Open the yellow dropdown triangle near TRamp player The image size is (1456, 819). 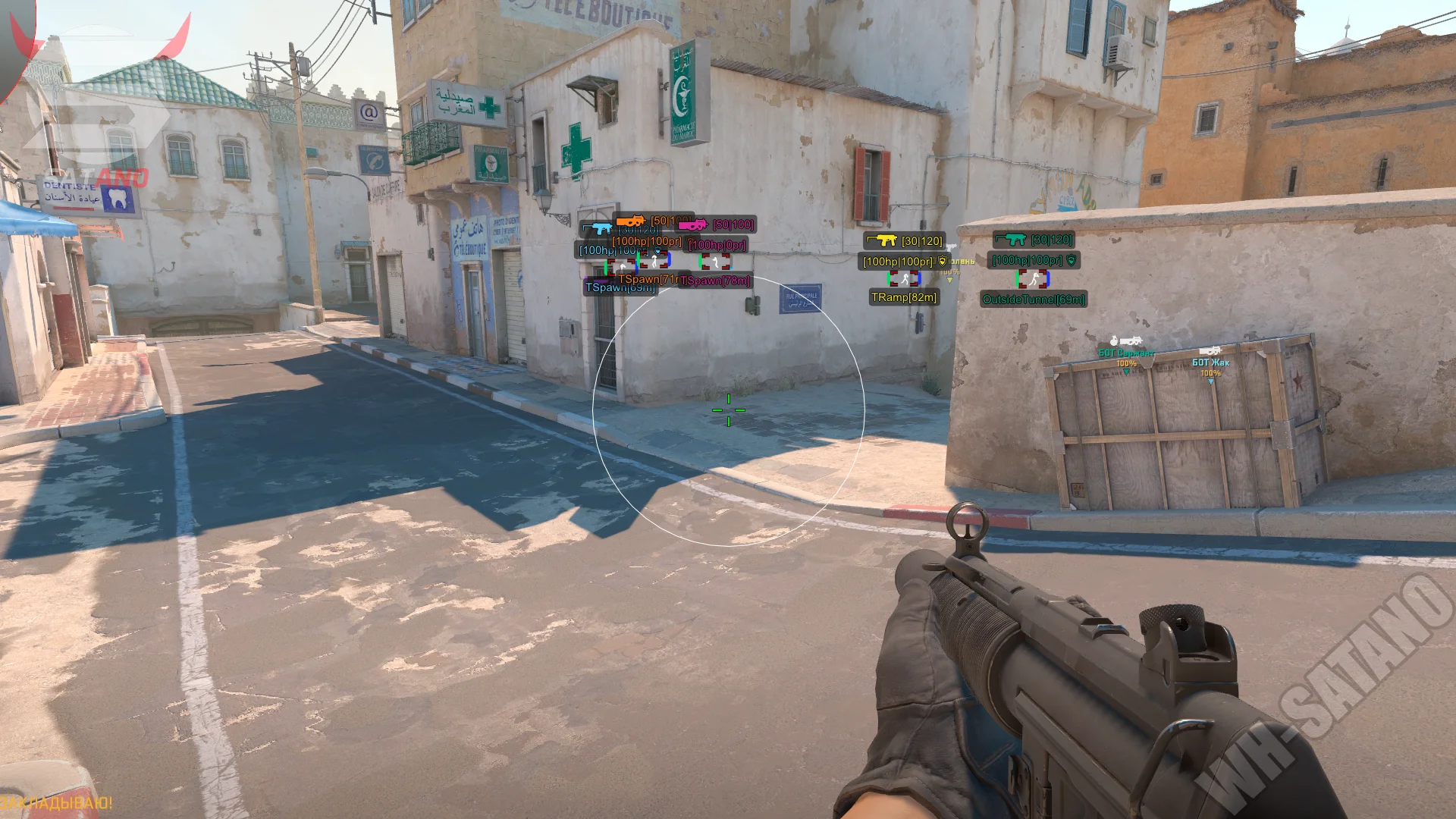949,281
